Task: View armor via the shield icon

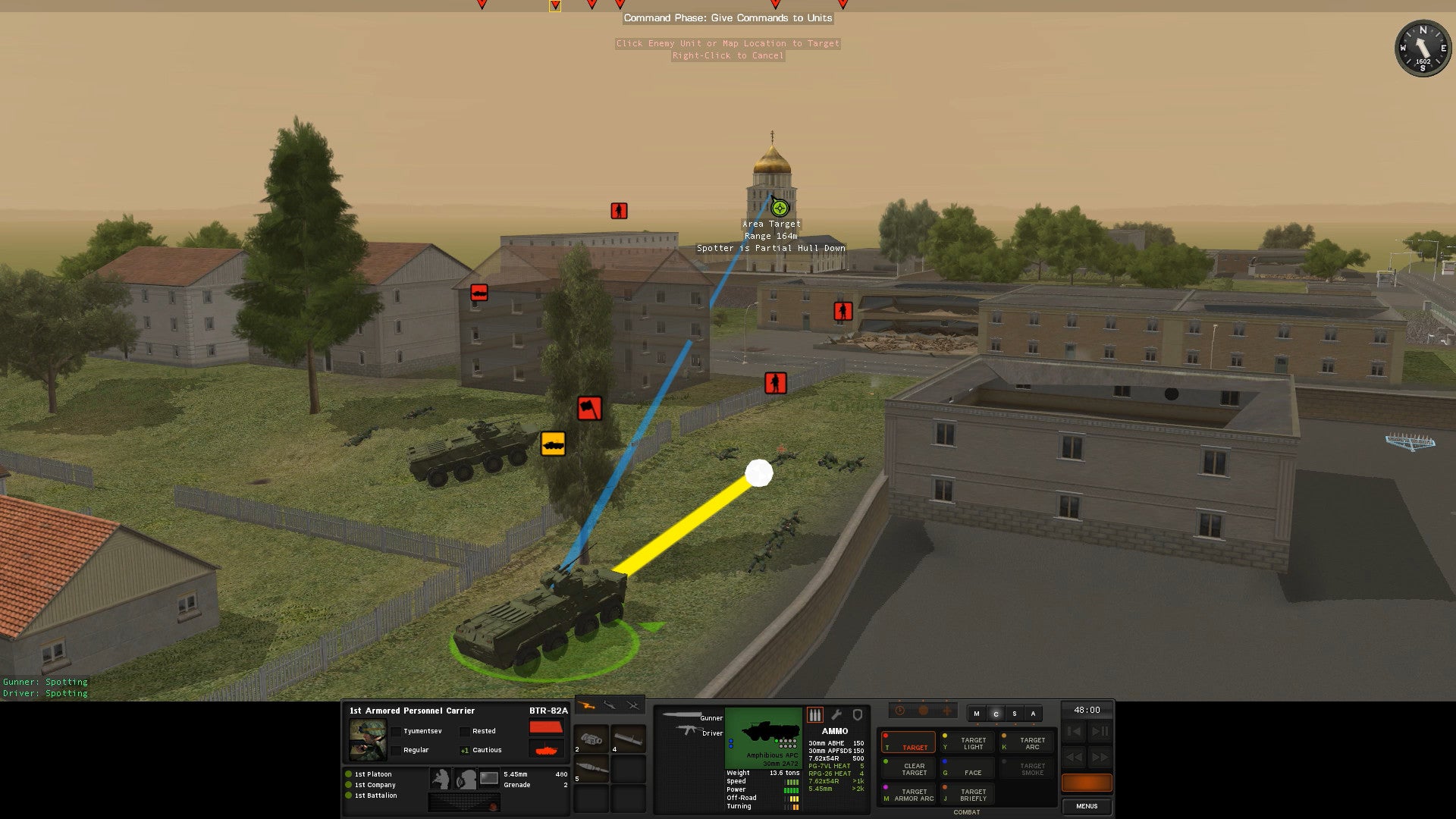Action: pos(857,714)
